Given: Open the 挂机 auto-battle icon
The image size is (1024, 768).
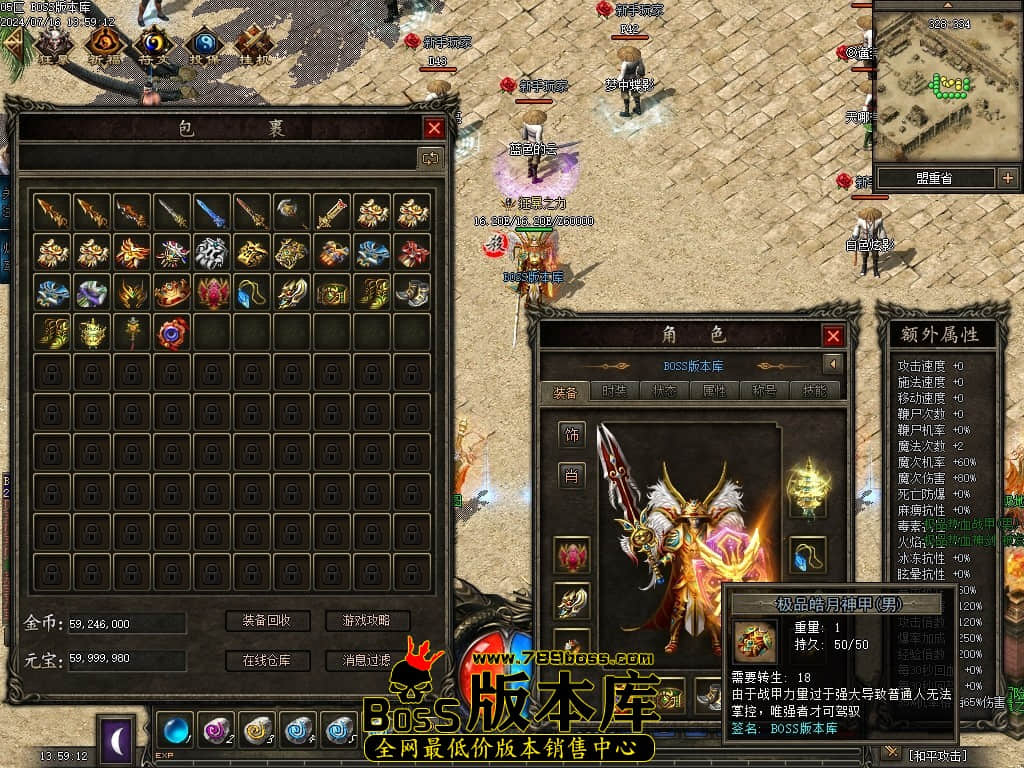Looking at the screenshot, I should click(x=253, y=42).
